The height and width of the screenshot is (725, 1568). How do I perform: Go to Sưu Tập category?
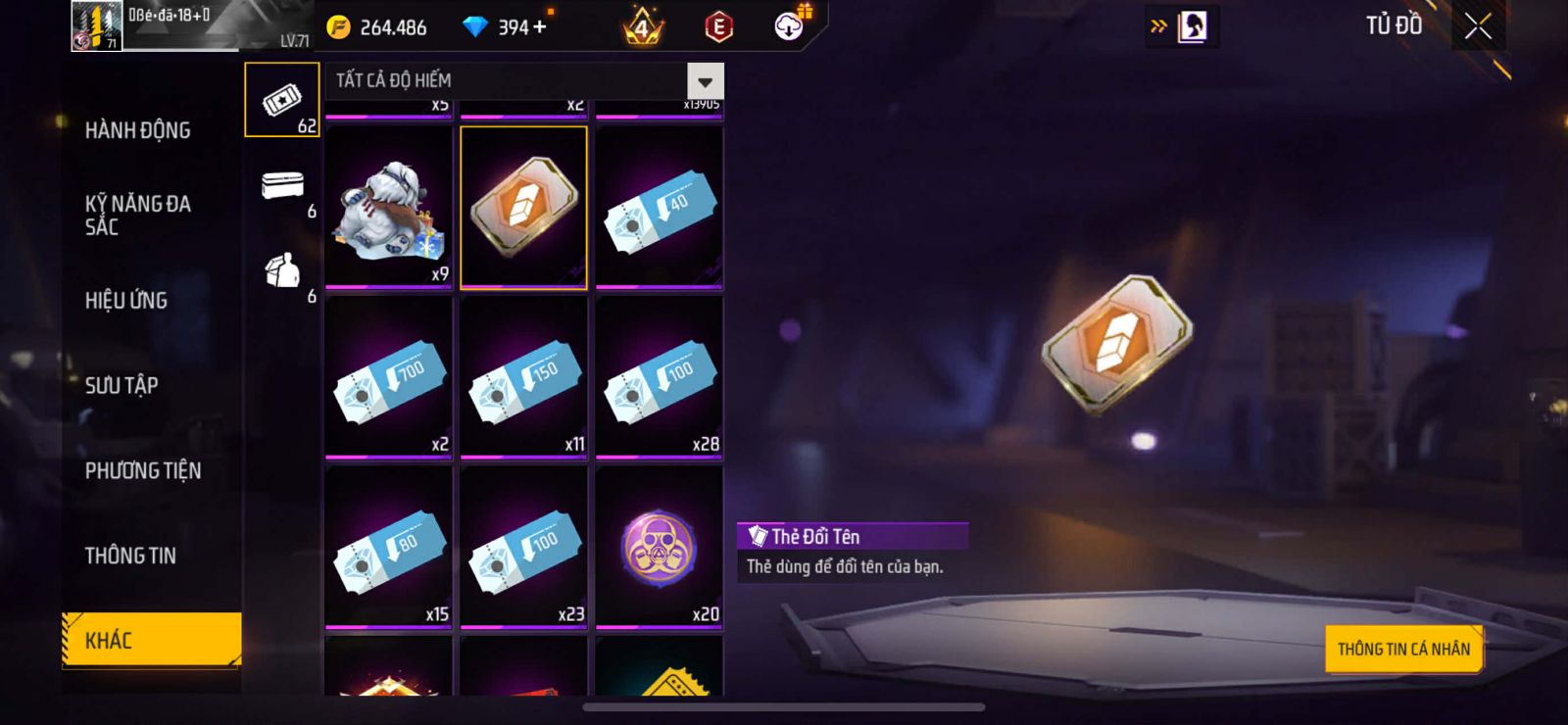tap(121, 385)
